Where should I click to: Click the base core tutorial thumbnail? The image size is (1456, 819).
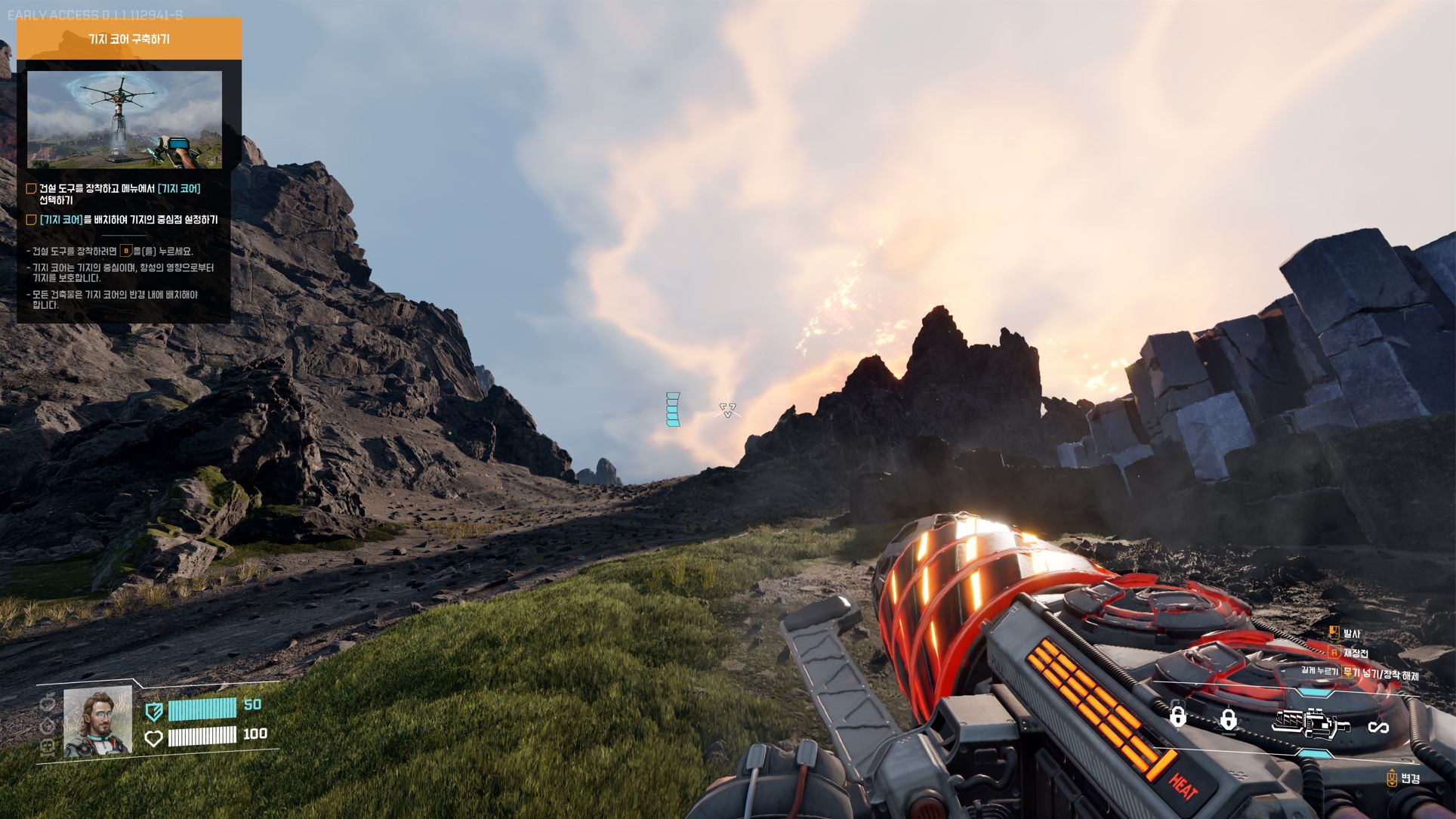(125, 119)
